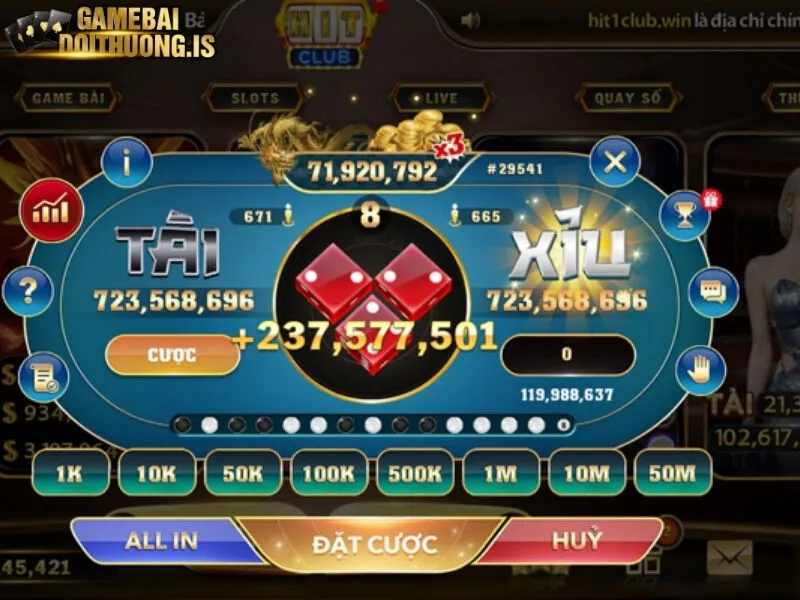This screenshot has height=600, width=800.
Task: Switch to the SLOTS tab
Action: coord(255,98)
